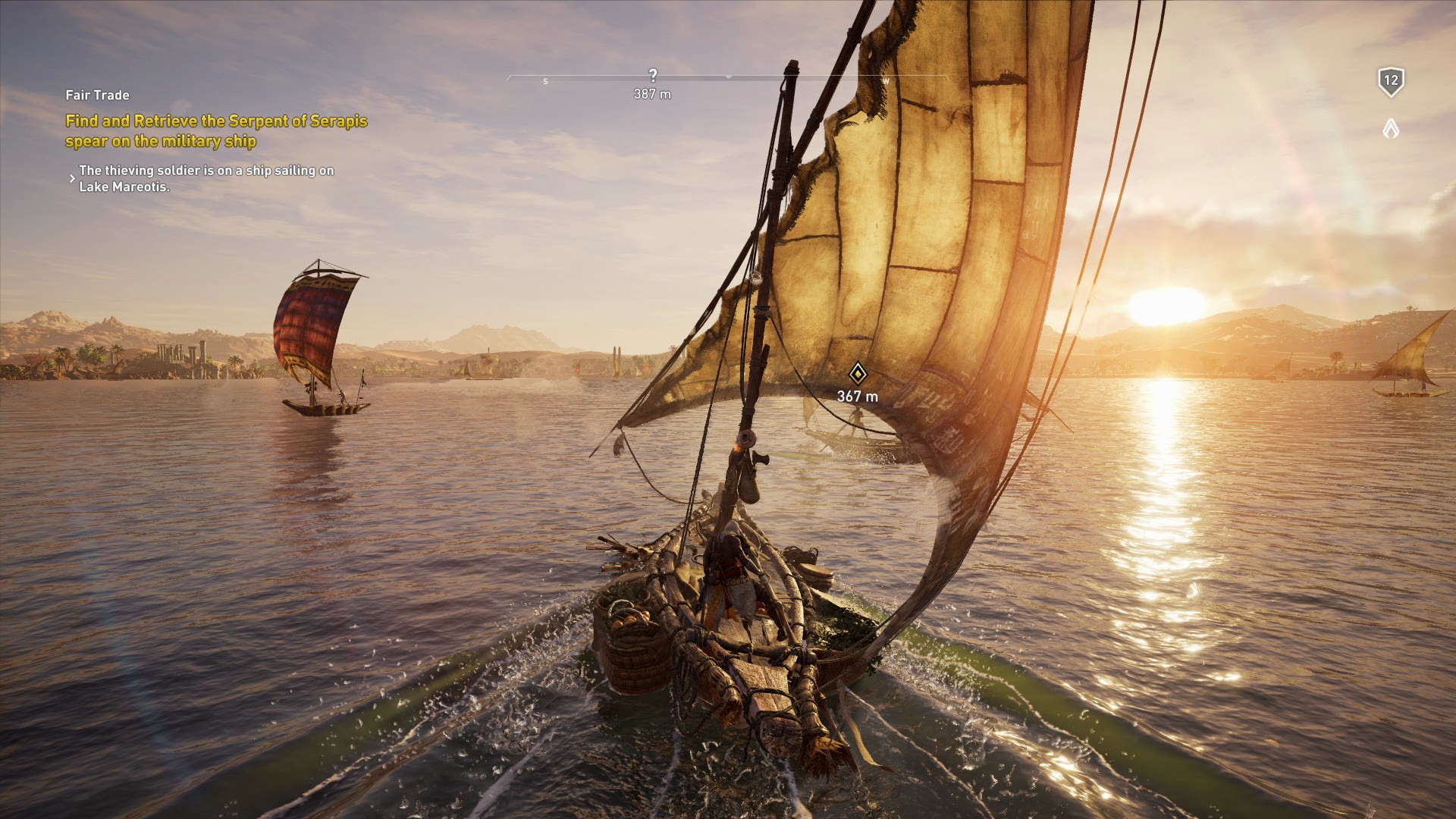
Task: Select the diamond quest waypoint marker
Action: pos(857,373)
